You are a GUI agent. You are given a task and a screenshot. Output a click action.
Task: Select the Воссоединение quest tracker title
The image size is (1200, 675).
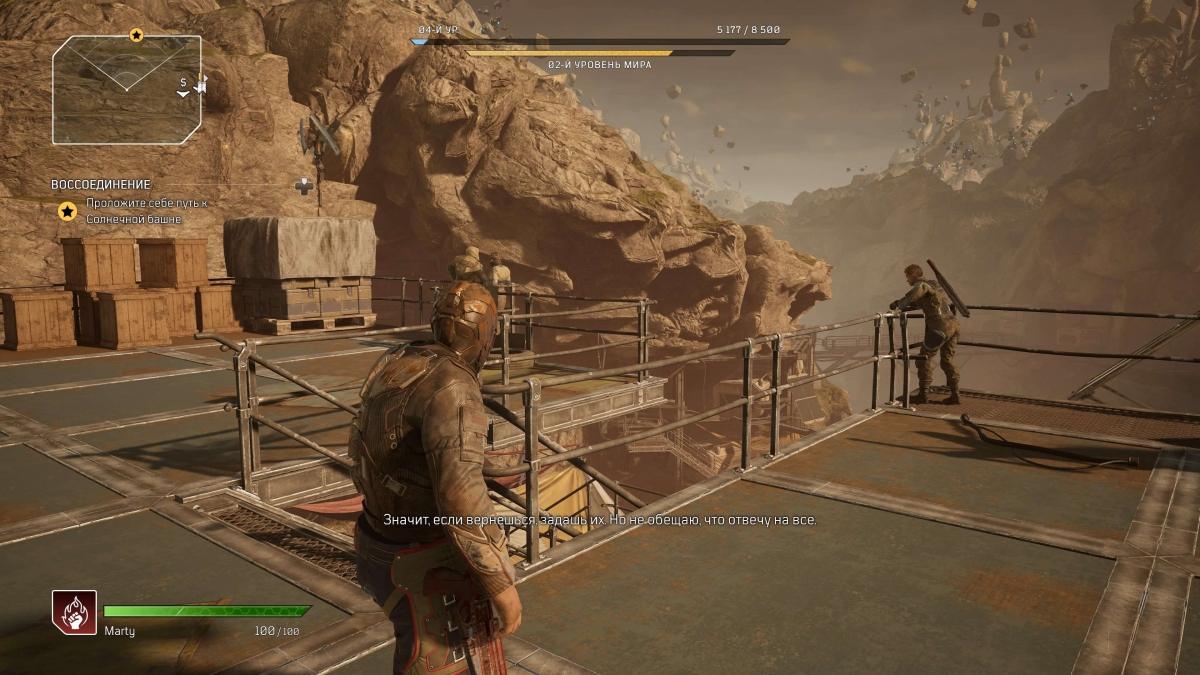coord(101,185)
